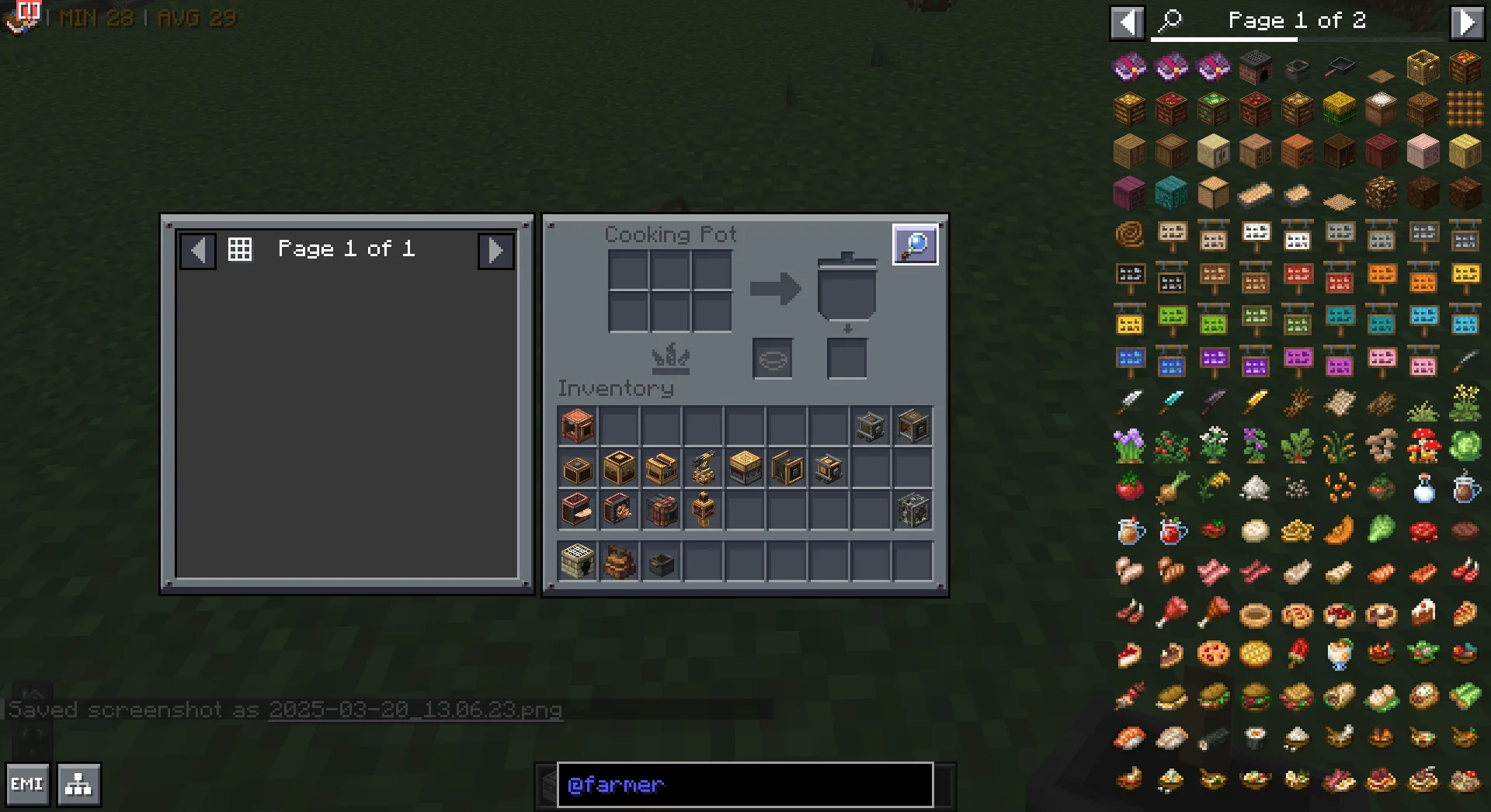
Task: Select the diamond knife in item index
Action: coord(1171,403)
